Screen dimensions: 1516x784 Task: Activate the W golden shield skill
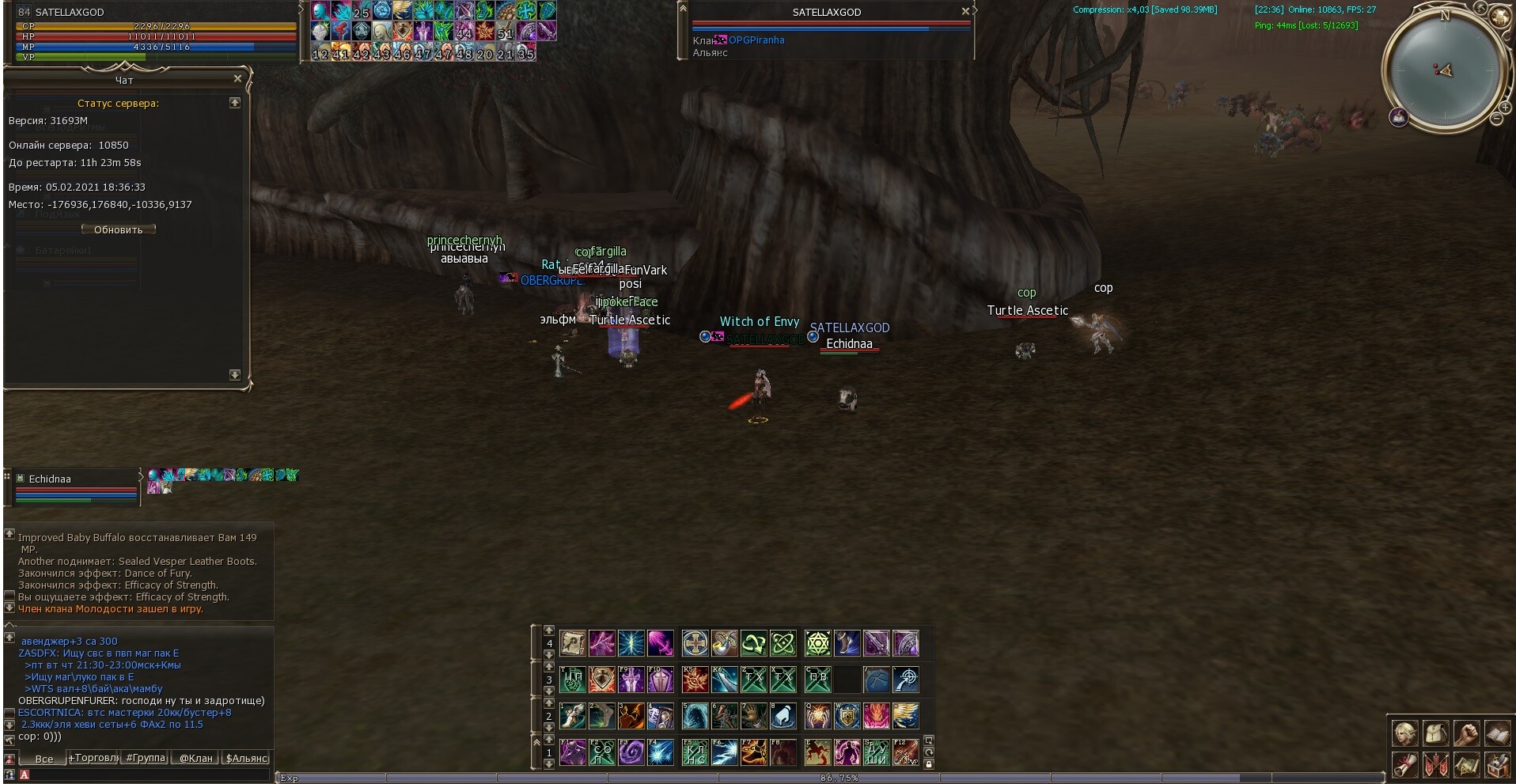pos(847,716)
